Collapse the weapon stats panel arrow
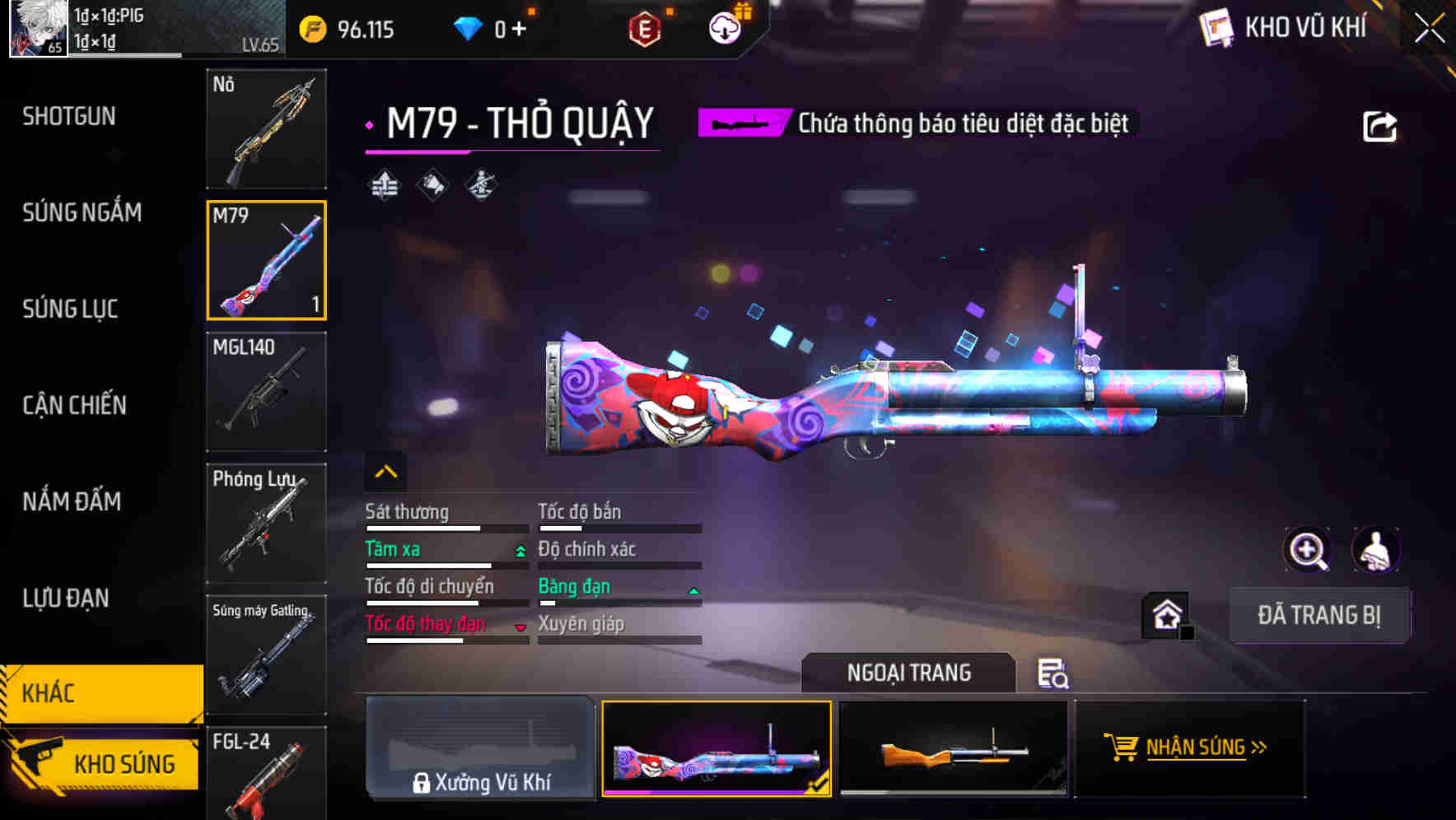Viewport: 1456px width, 820px height. coord(385,472)
